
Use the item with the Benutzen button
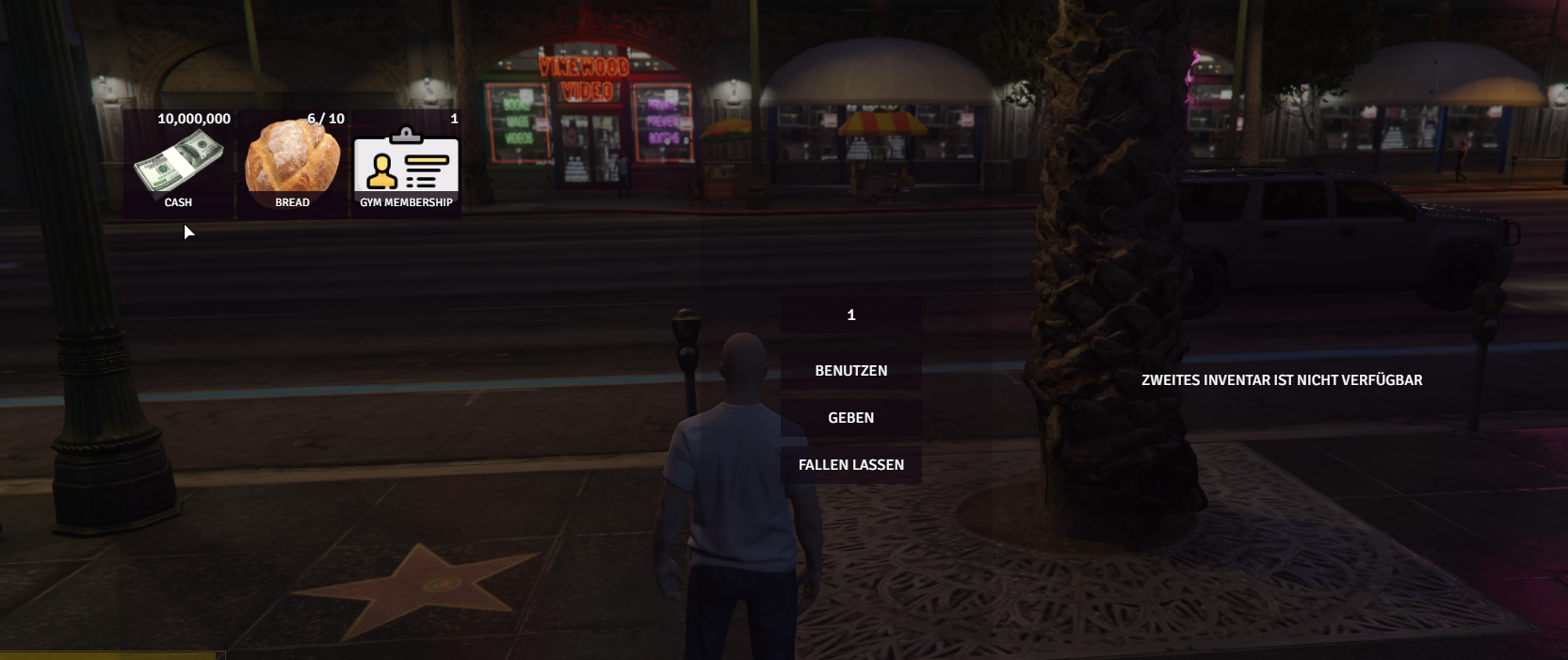pos(851,371)
